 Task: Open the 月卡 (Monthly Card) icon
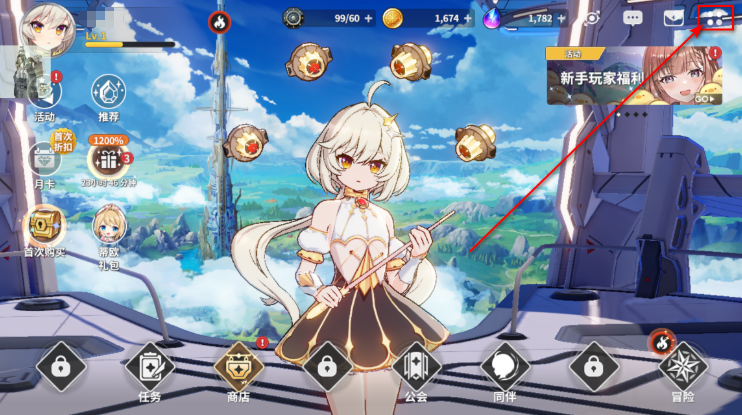[44, 160]
